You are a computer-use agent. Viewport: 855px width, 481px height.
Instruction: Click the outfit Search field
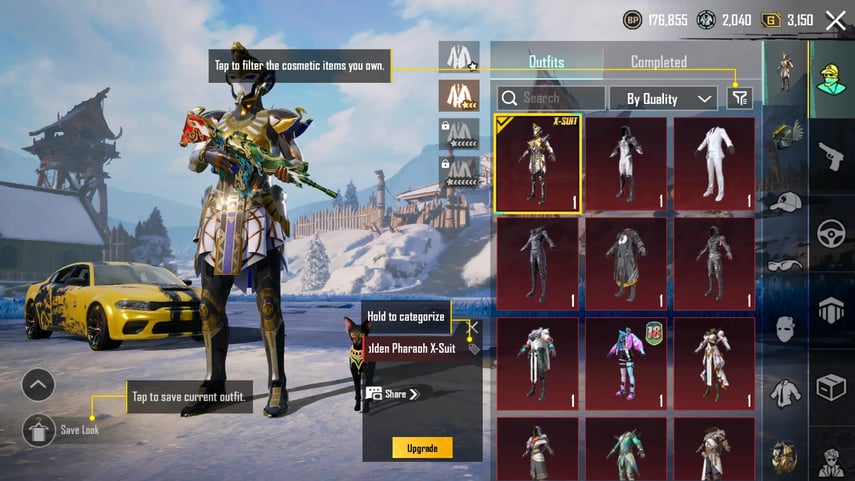click(552, 98)
